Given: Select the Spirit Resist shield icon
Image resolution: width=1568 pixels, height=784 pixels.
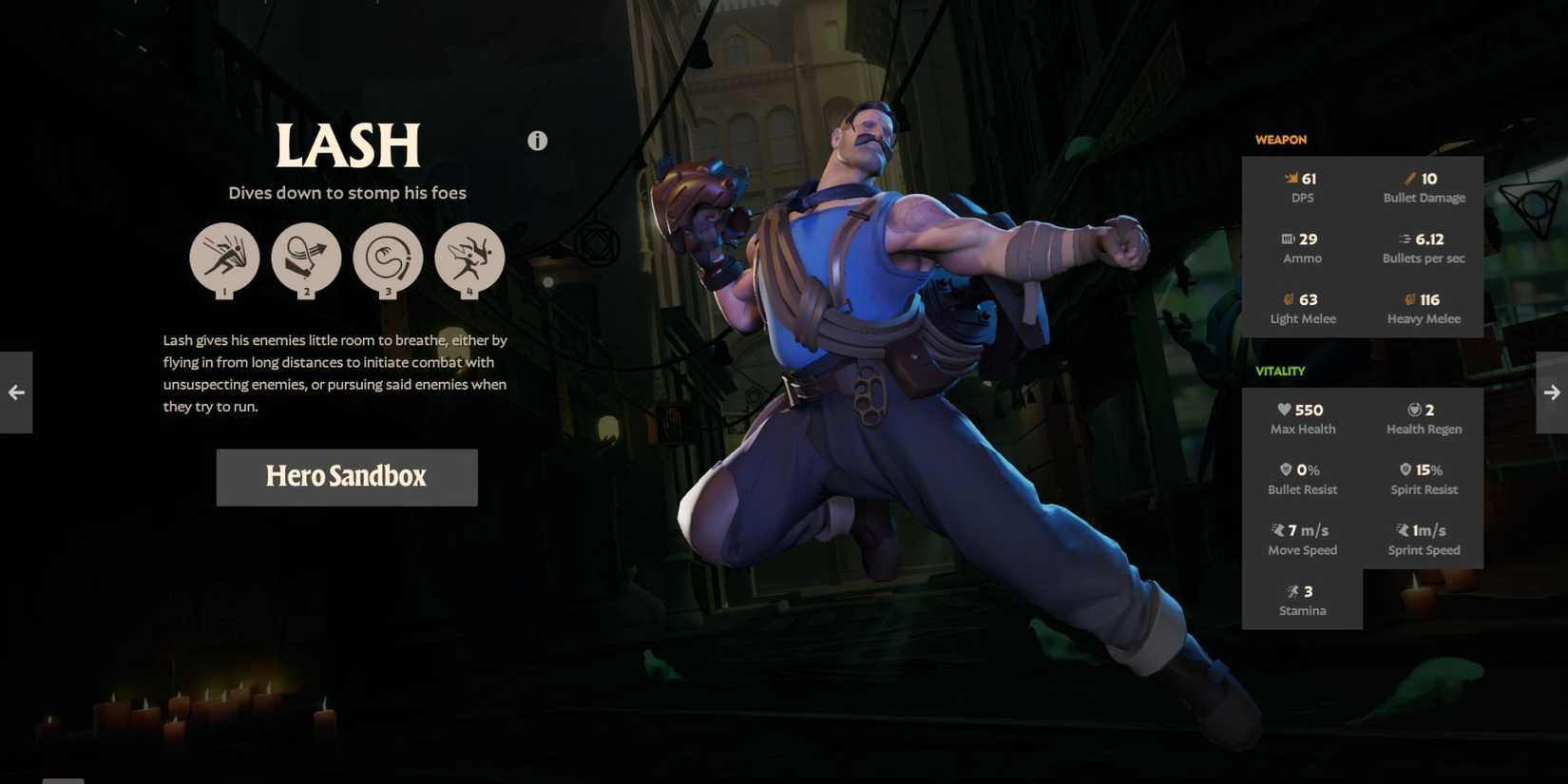Looking at the screenshot, I should click(x=1405, y=468).
